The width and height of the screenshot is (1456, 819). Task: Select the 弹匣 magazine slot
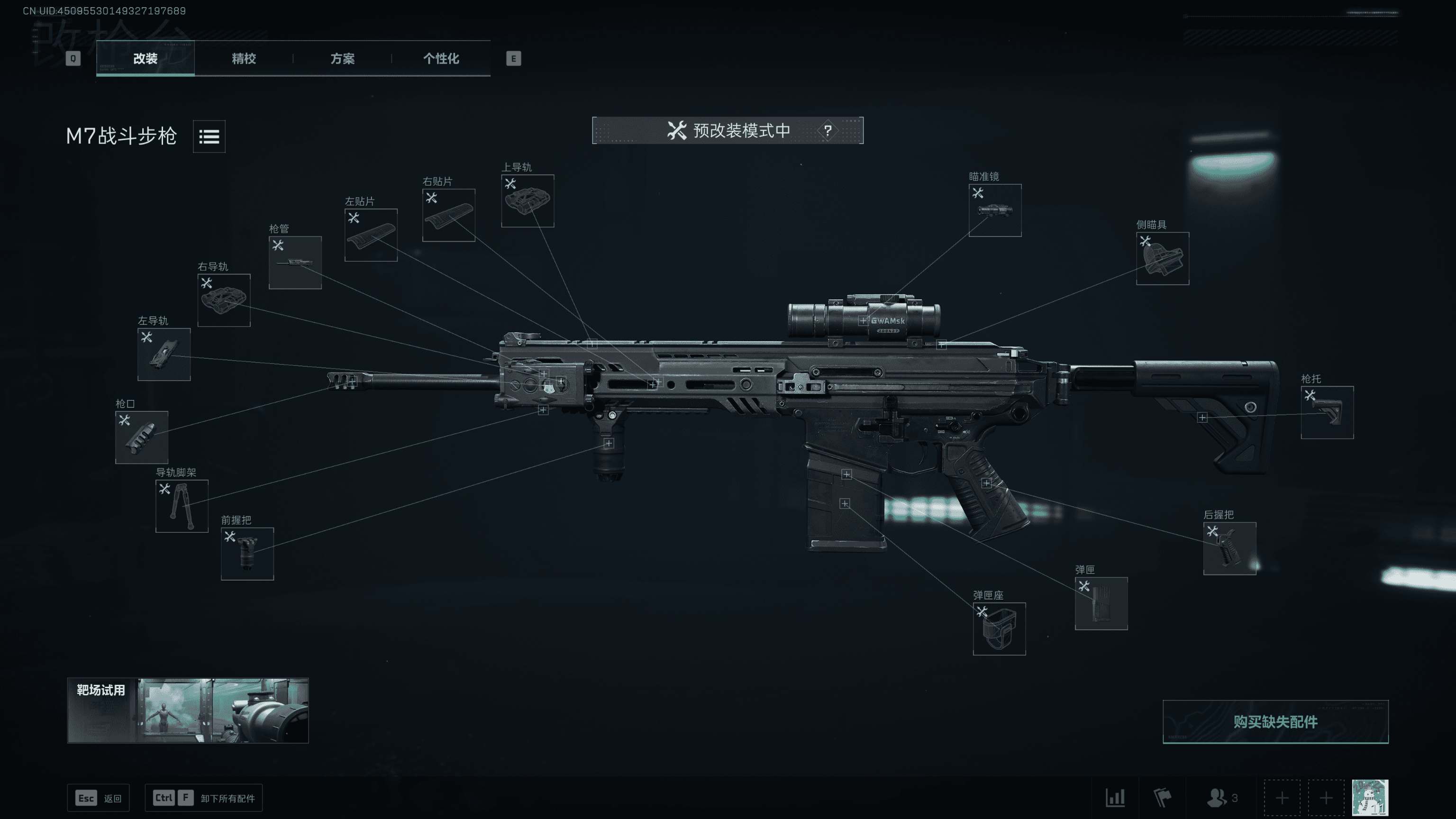(1101, 603)
